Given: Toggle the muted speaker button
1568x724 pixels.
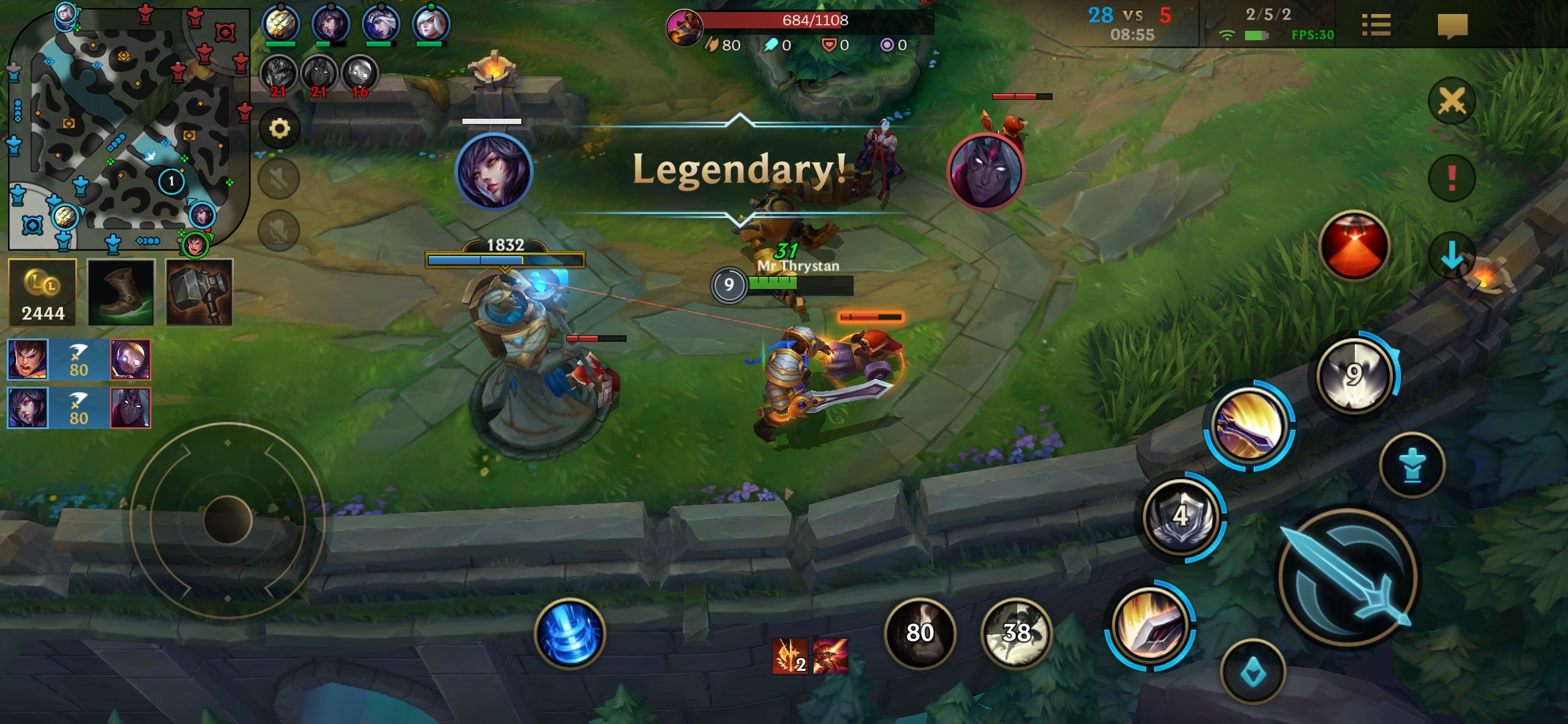Looking at the screenshot, I should click(279, 179).
